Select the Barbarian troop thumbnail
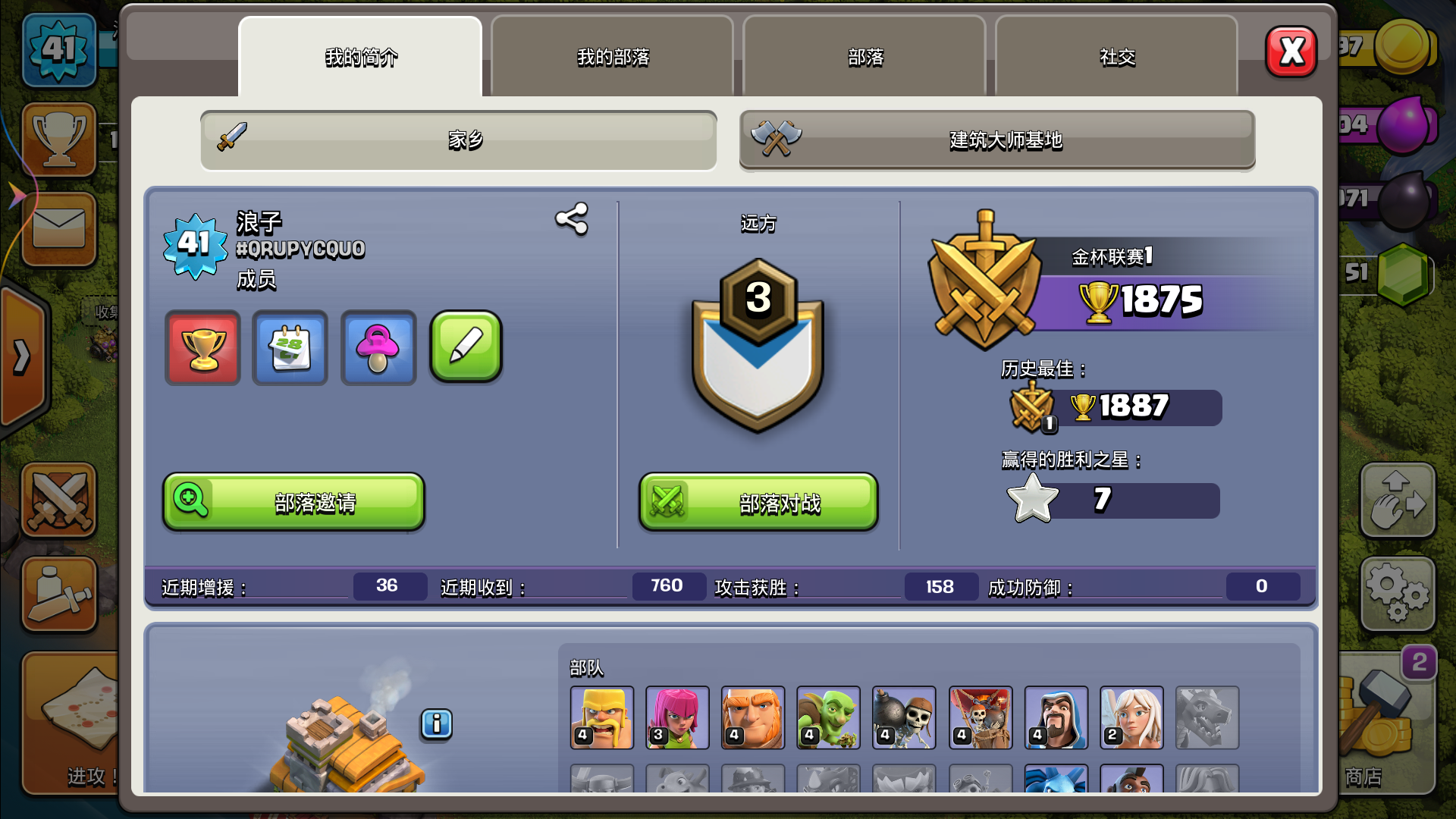 pyautogui.click(x=601, y=717)
